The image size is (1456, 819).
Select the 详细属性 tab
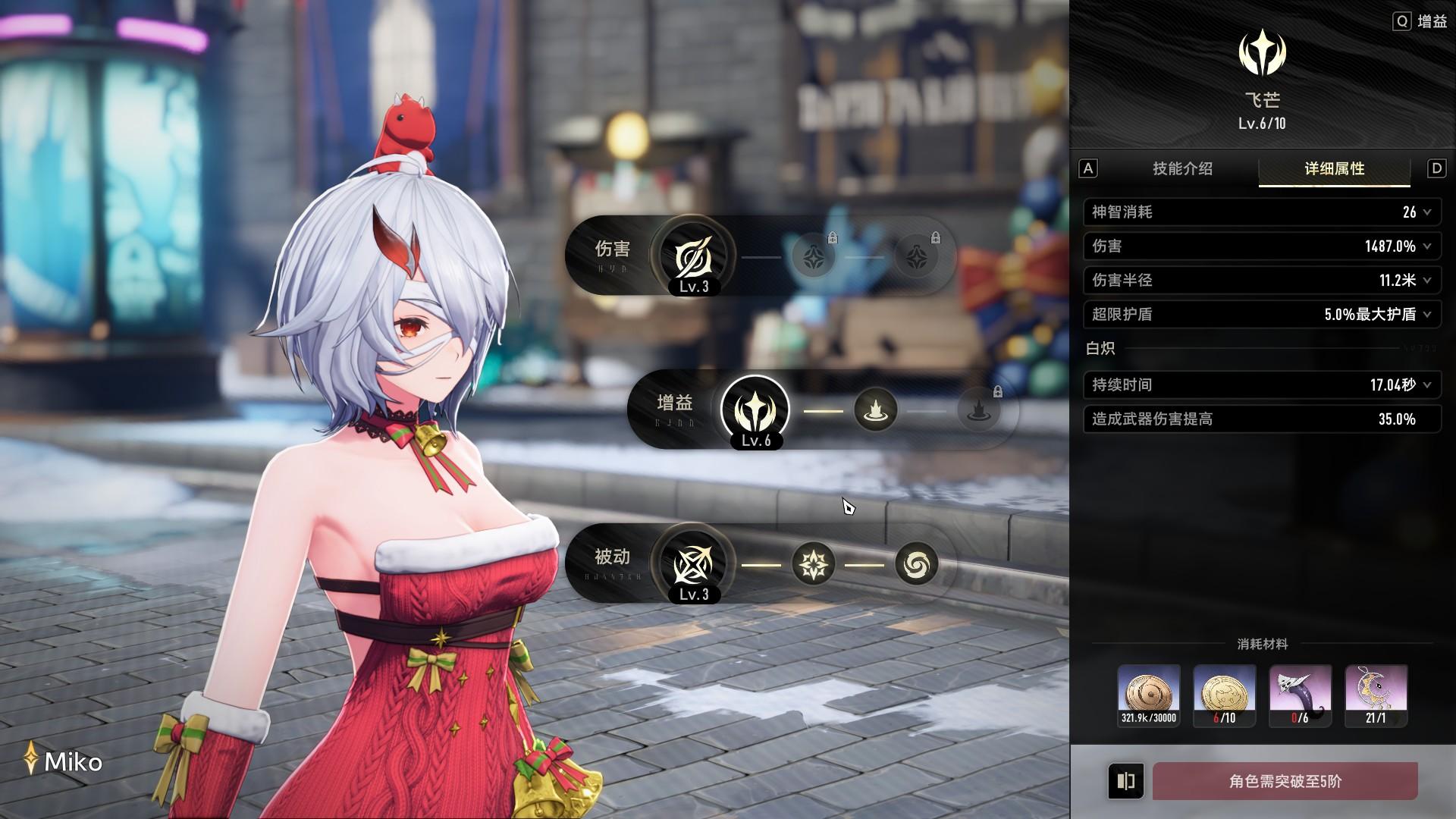[1334, 168]
